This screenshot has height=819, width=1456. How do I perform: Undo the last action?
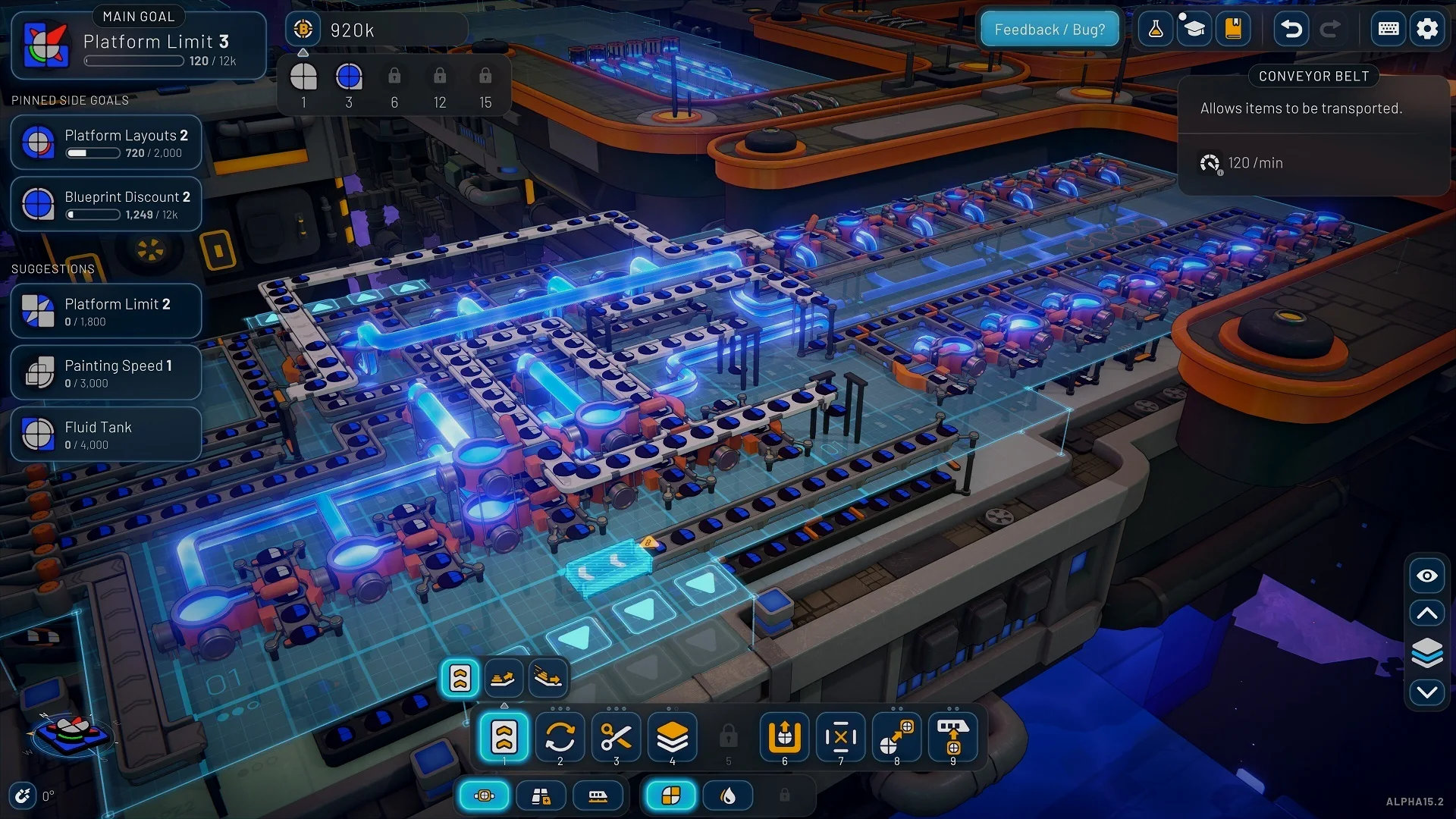[x=1291, y=30]
